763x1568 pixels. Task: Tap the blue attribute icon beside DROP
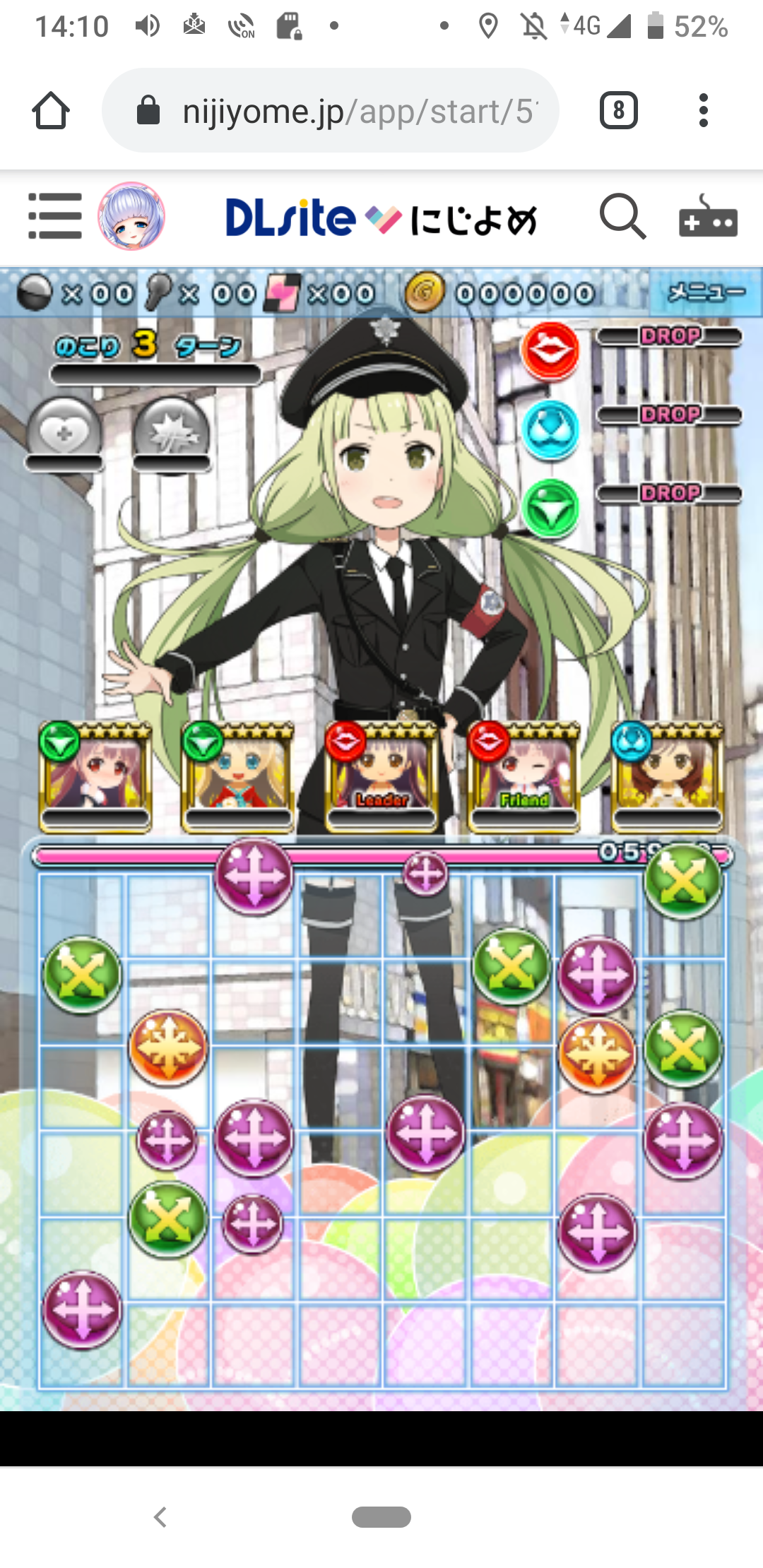click(x=550, y=429)
